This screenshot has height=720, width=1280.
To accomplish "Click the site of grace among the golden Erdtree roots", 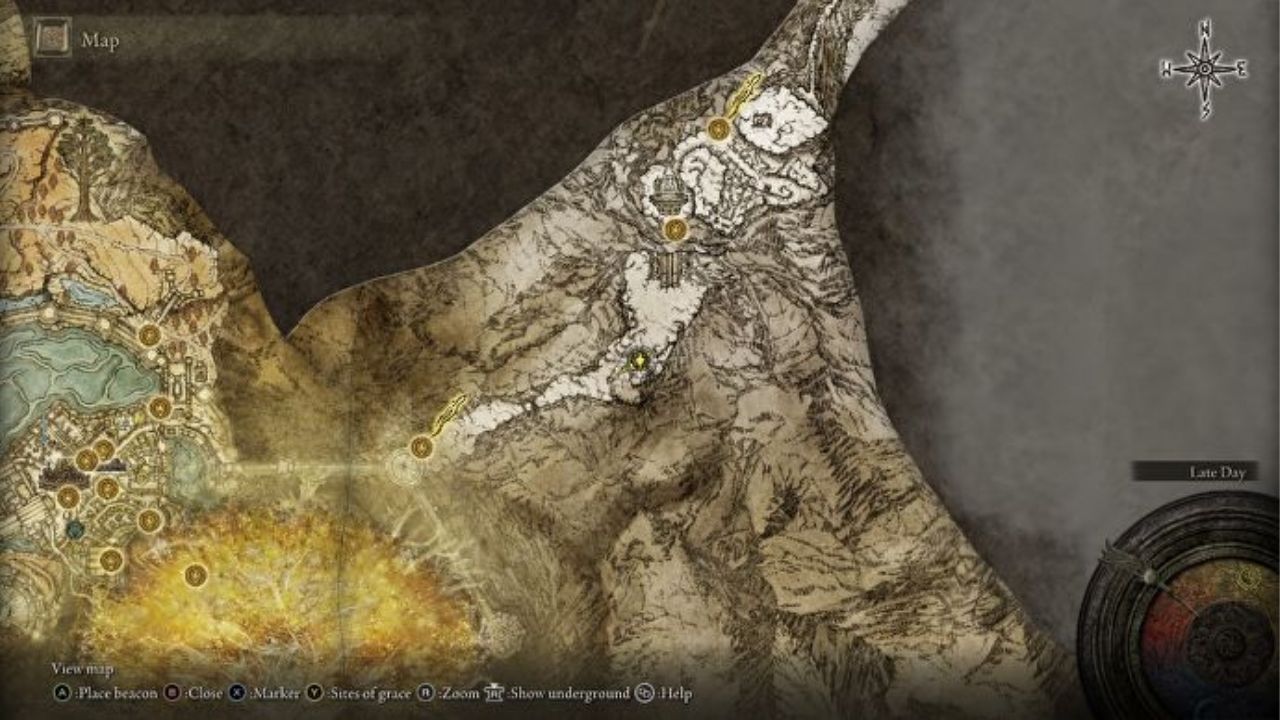I will coord(194,574).
